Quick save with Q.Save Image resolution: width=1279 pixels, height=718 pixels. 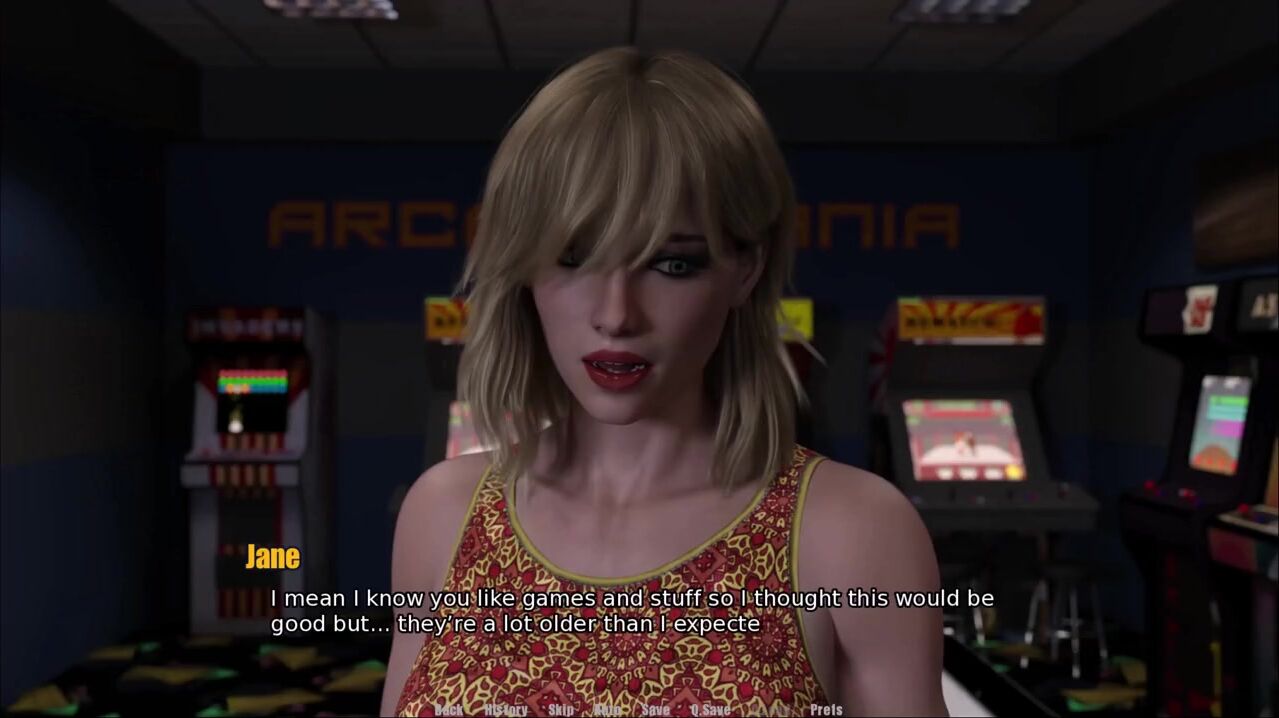coord(710,709)
